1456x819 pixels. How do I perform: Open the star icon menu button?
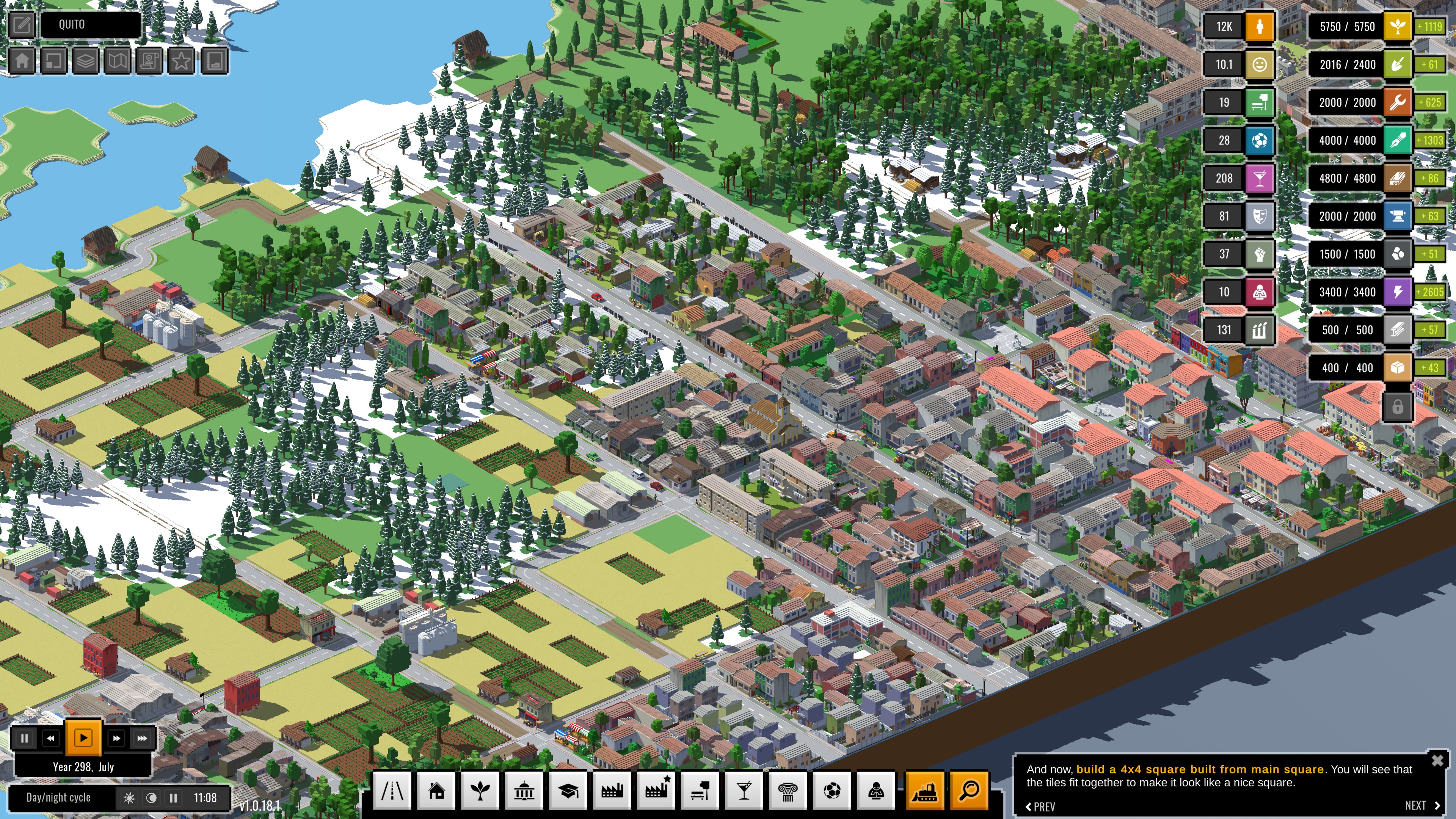(182, 61)
